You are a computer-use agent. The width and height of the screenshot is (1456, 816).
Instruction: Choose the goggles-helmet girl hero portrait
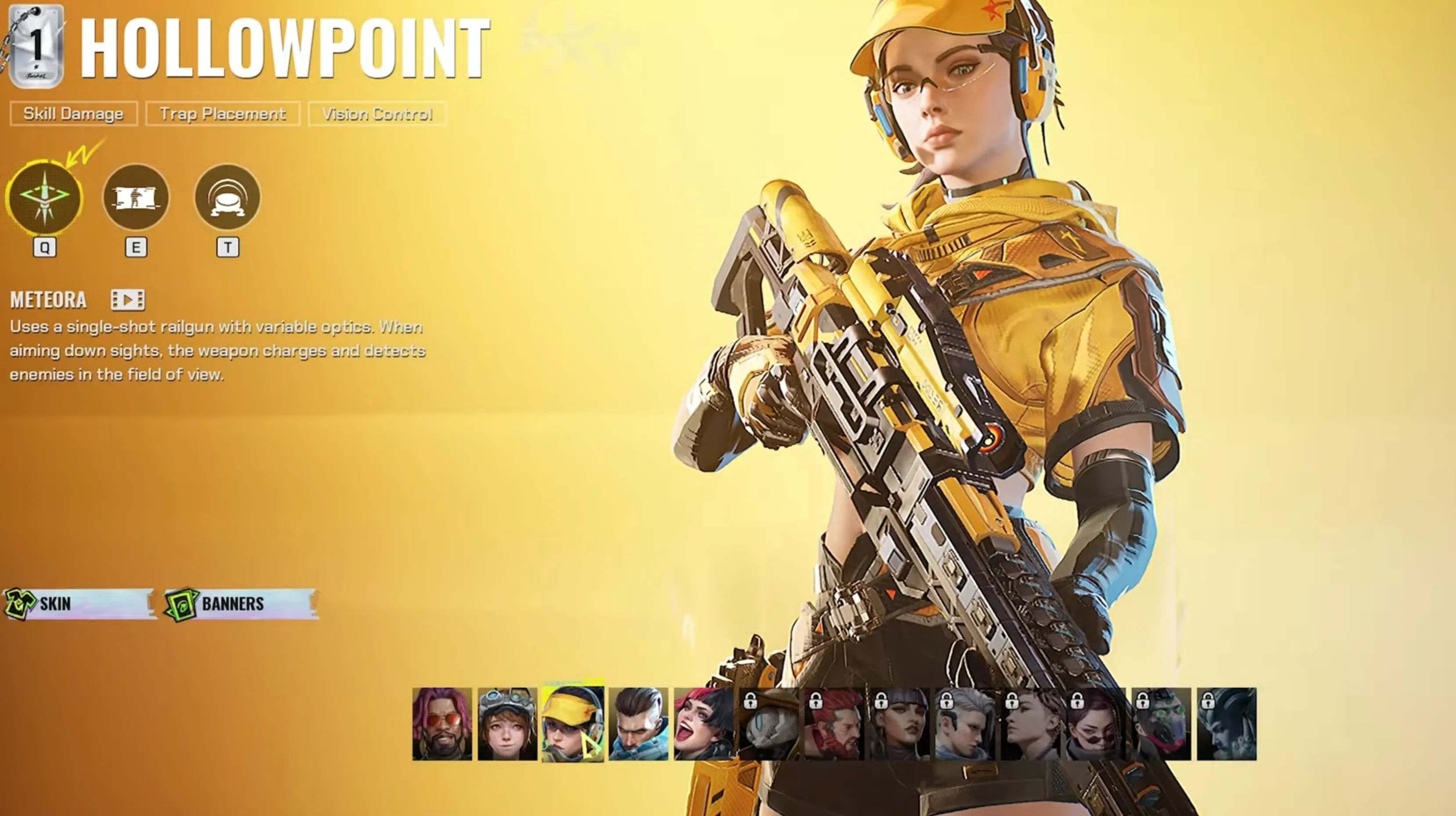point(507,724)
